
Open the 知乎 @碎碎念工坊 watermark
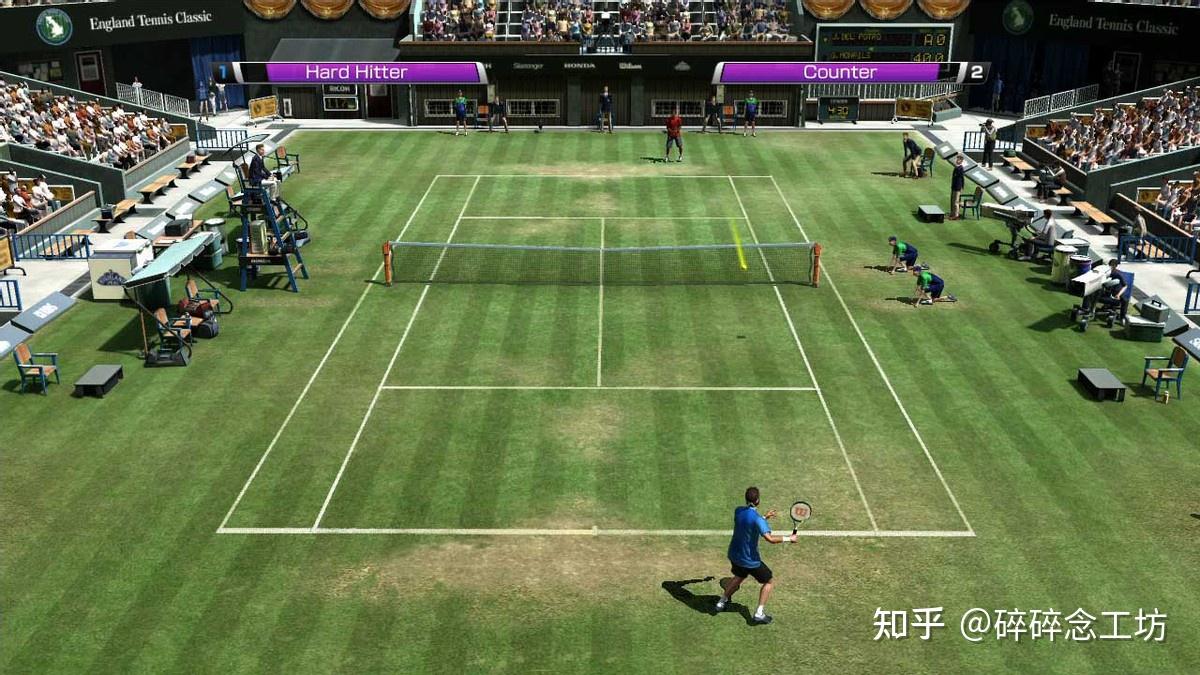(x=1019, y=624)
